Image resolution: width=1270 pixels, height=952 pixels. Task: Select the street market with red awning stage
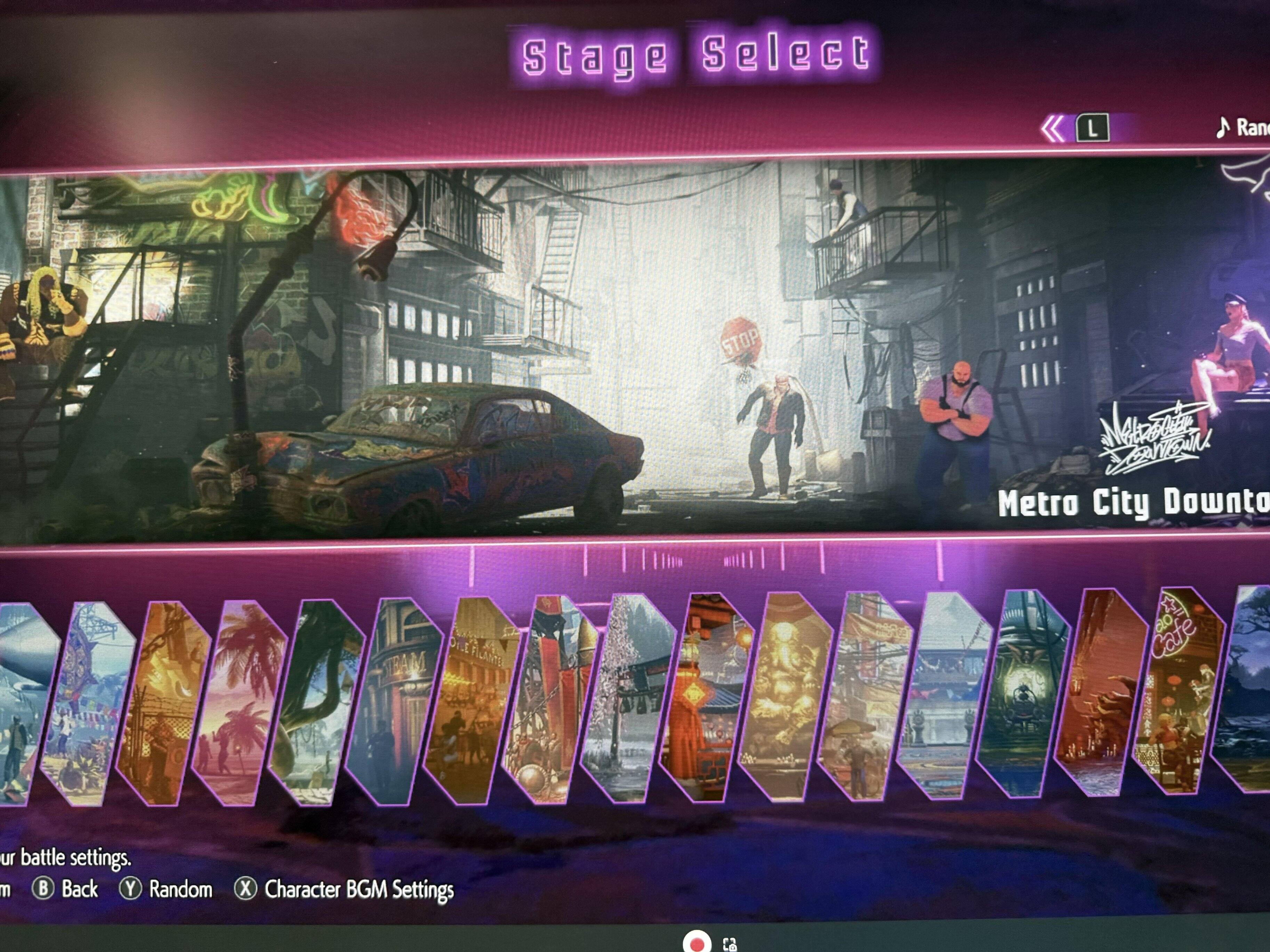click(x=865, y=695)
